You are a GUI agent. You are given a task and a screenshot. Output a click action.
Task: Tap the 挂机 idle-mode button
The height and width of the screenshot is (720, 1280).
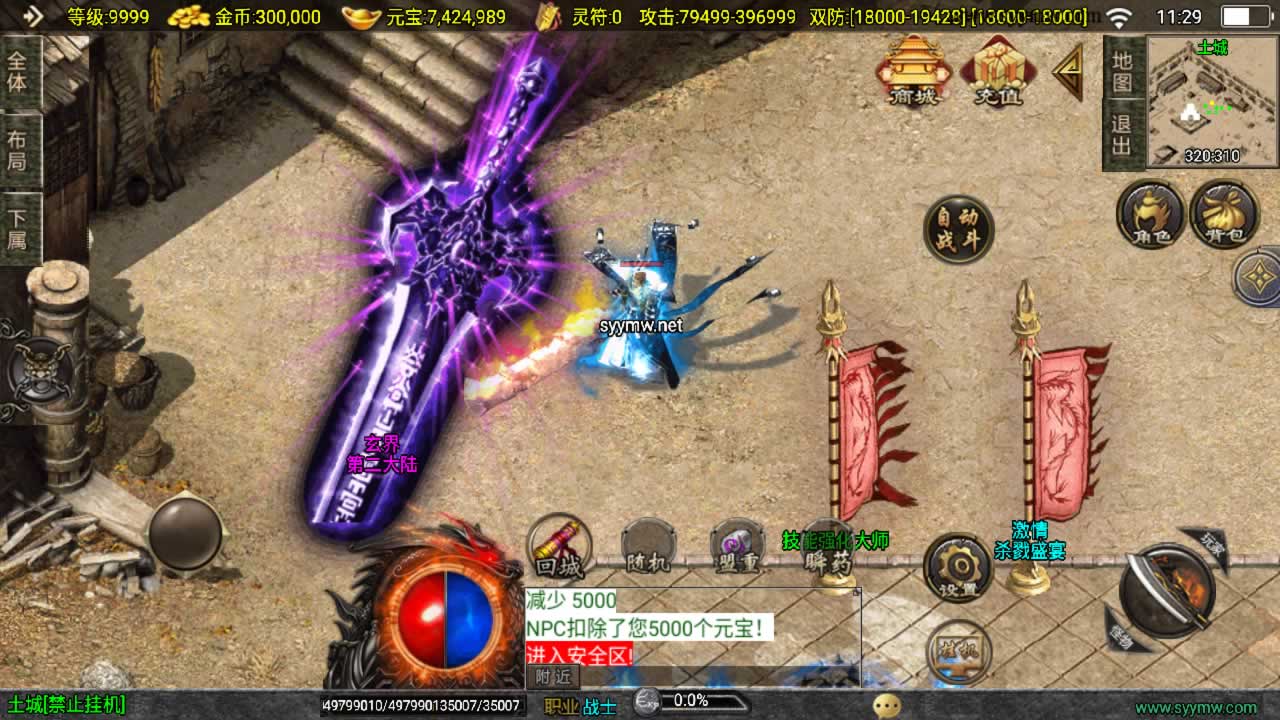(x=958, y=649)
